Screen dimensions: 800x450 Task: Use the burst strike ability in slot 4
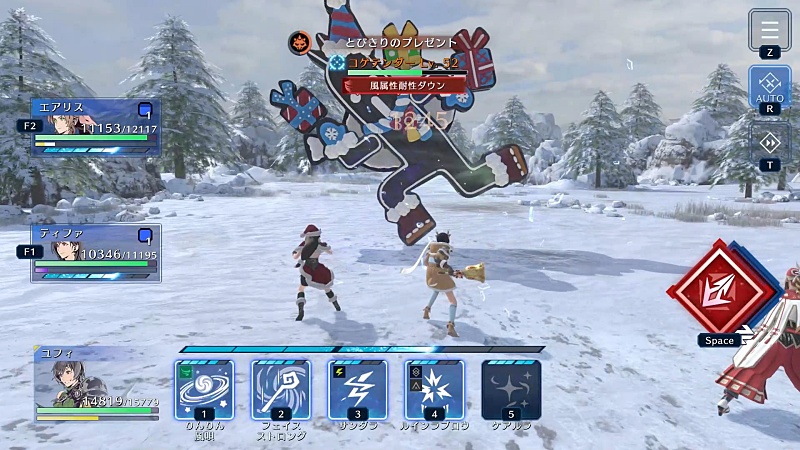(x=435, y=389)
